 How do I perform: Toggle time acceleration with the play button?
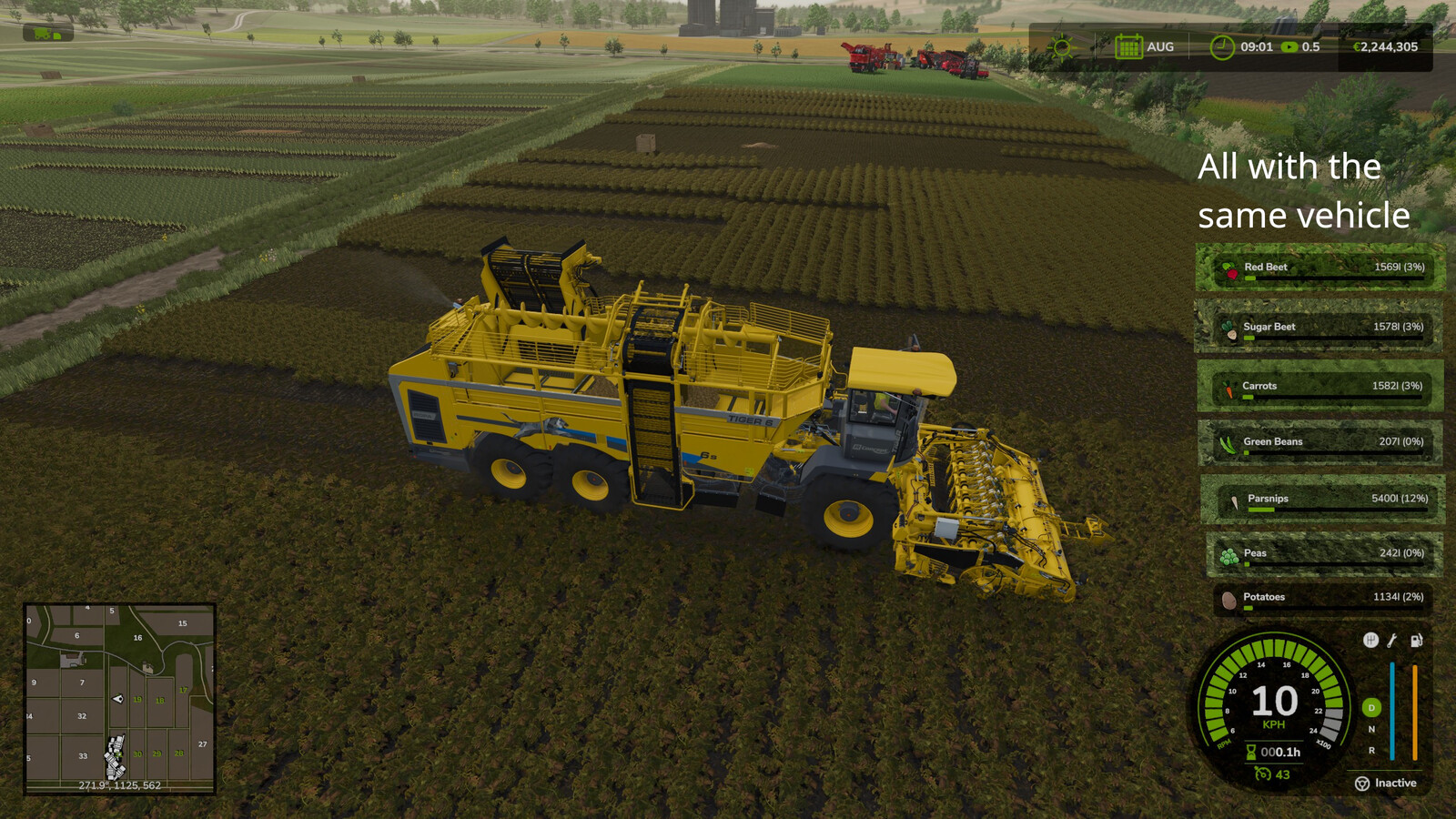click(1289, 46)
